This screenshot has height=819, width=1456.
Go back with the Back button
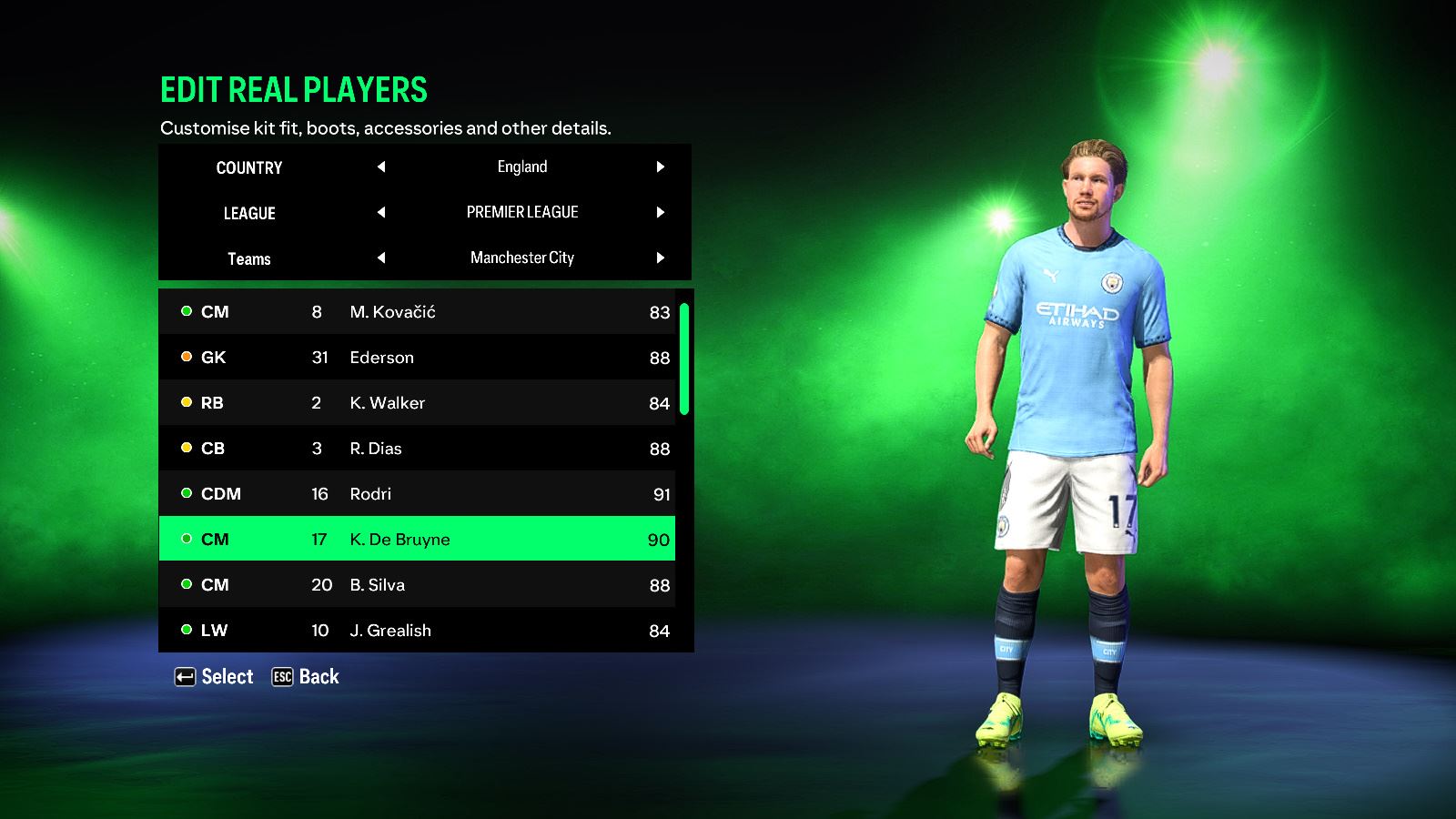(306, 677)
